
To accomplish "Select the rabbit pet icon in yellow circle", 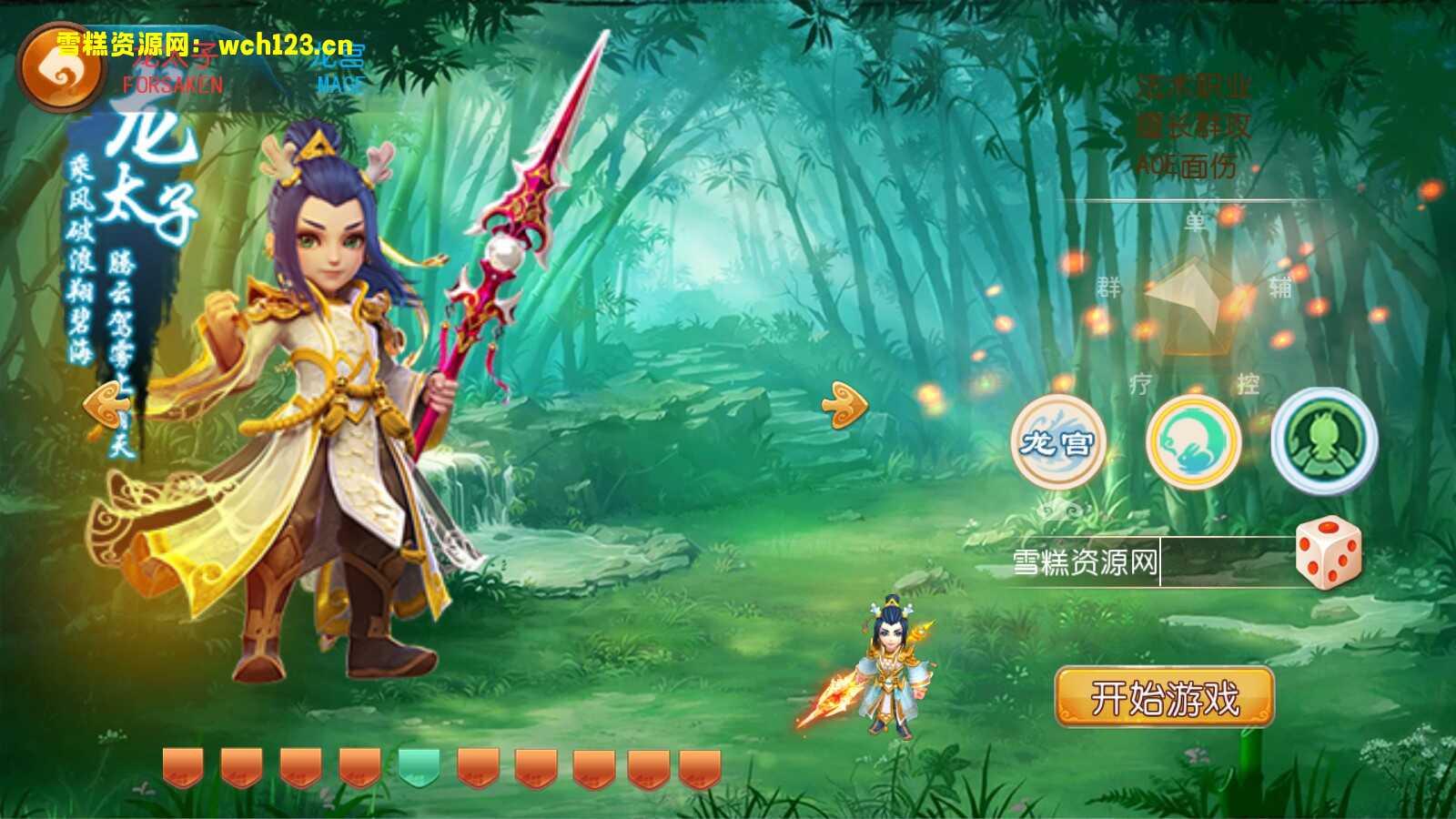I will click(1194, 440).
